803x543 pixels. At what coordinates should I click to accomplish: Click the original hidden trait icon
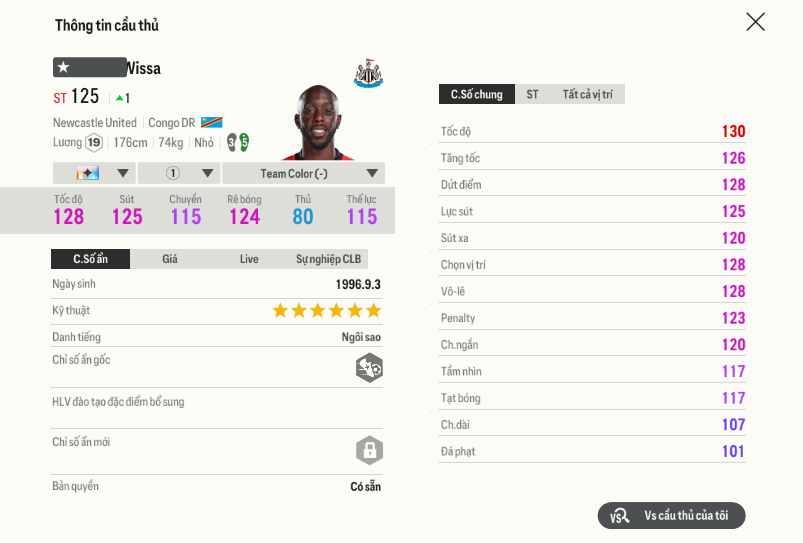pos(369,368)
